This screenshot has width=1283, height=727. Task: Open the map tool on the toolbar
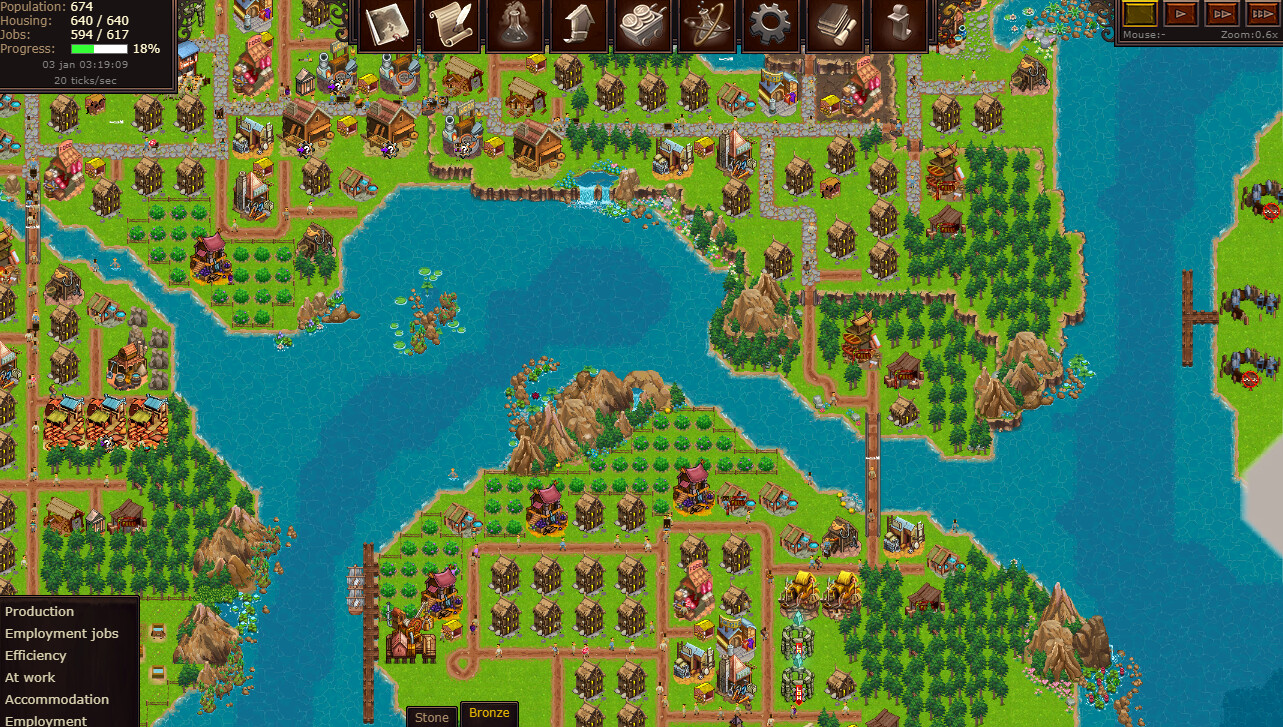(385, 25)
